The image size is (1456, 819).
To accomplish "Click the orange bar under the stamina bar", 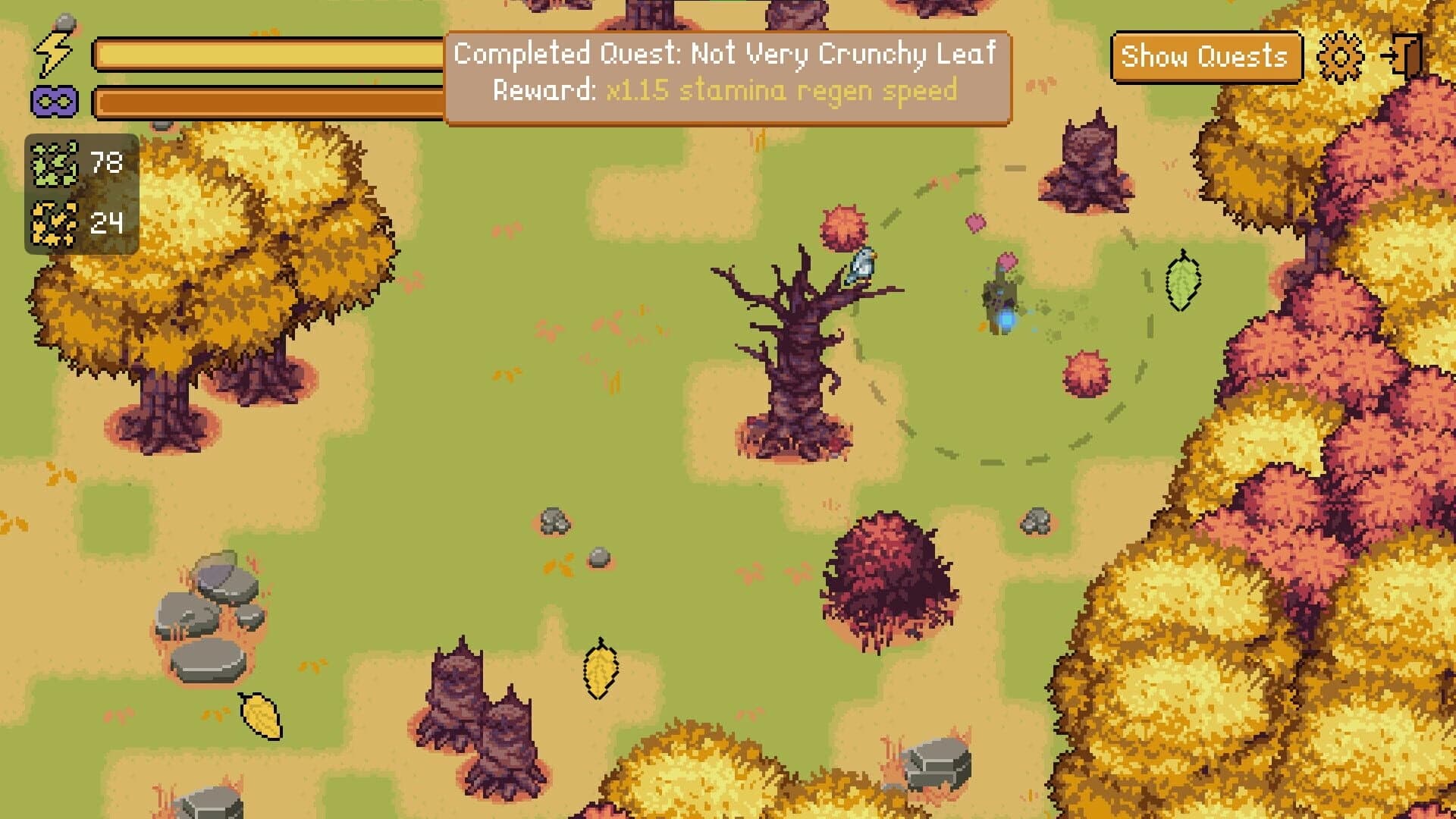I will tap(265, 101).
